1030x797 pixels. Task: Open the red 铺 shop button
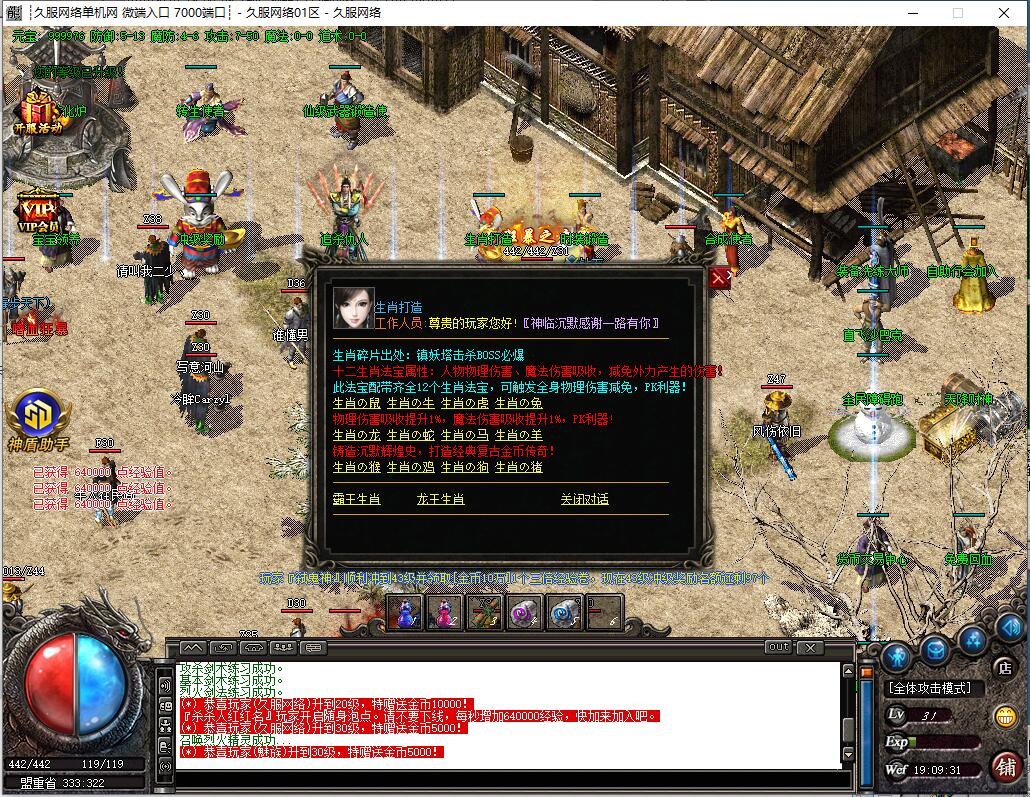point(1005,766)
